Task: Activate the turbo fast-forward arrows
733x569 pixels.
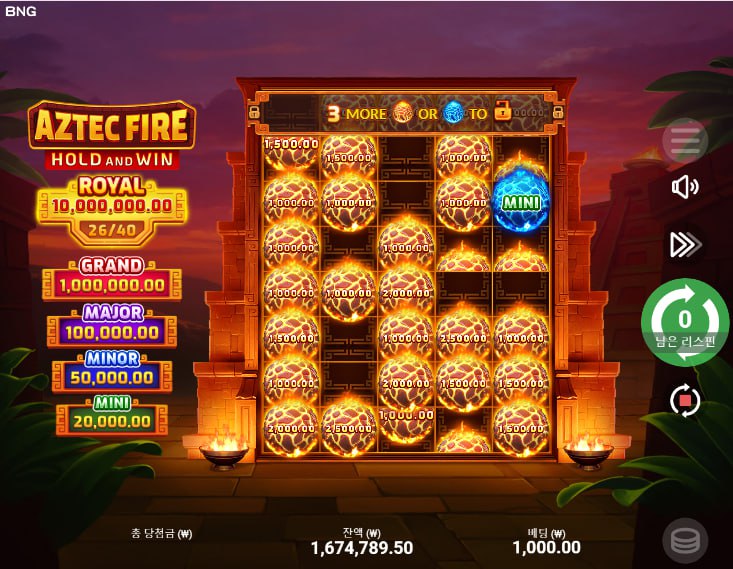Action: point(685,244)
